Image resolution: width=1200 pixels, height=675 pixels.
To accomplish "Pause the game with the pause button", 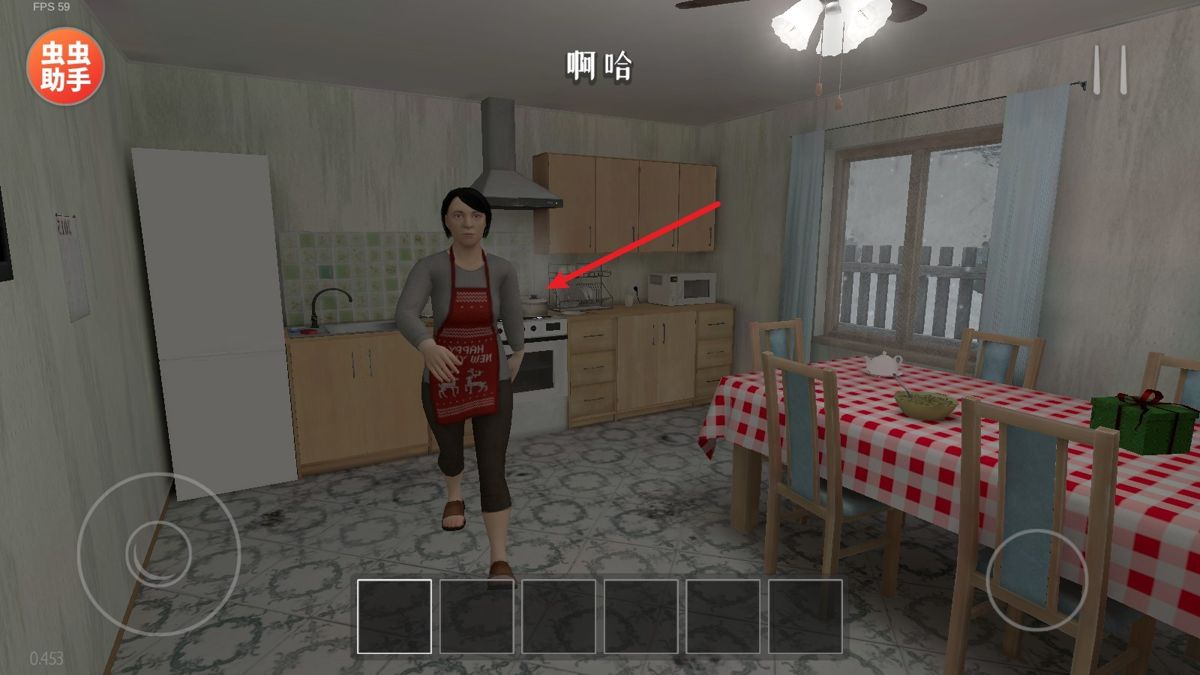I will tap(1109, 71).
